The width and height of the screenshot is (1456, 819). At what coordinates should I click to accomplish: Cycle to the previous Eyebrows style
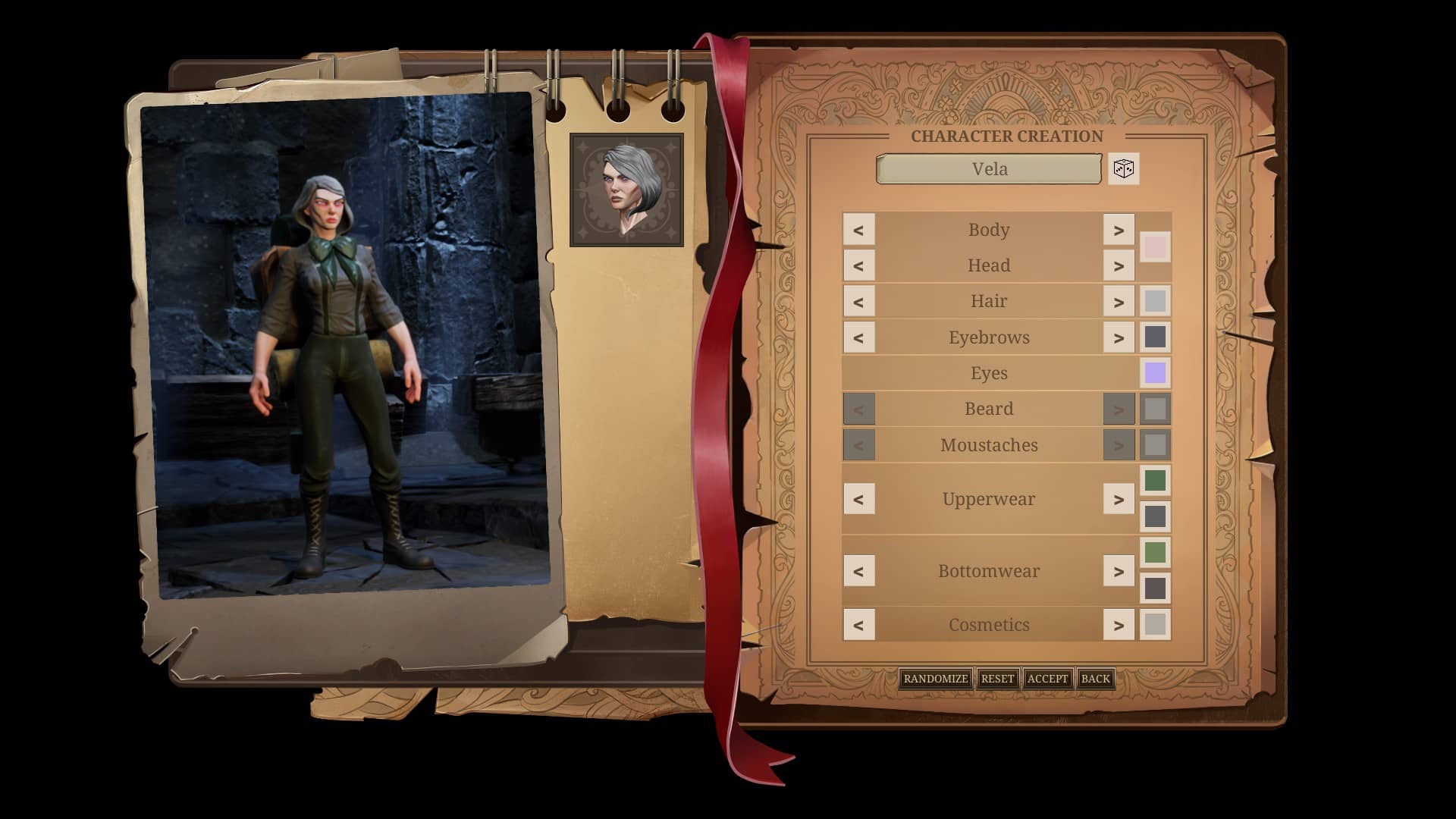[x=858, y=337]
